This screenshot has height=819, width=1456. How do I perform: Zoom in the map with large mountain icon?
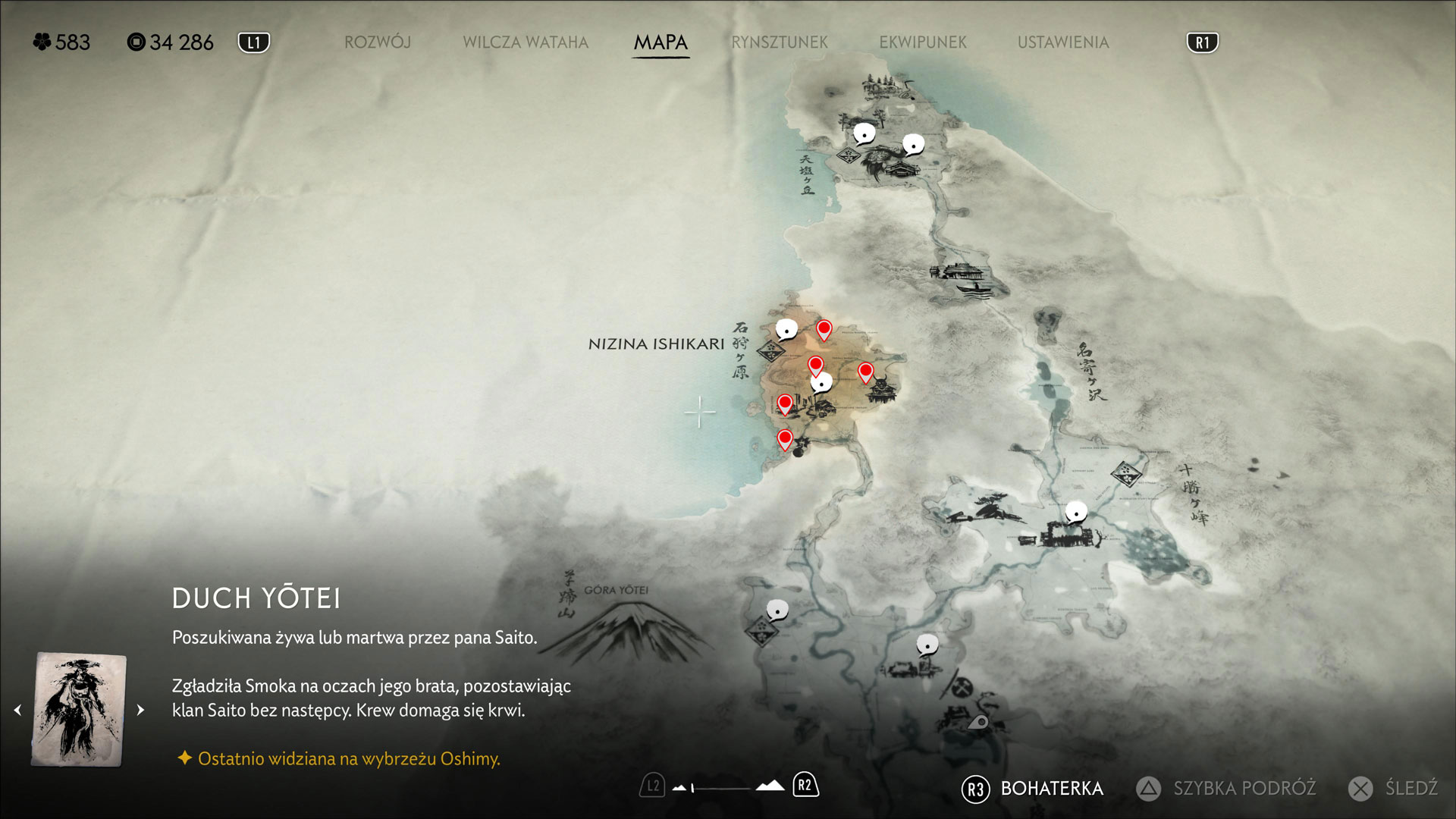point(770,786)
